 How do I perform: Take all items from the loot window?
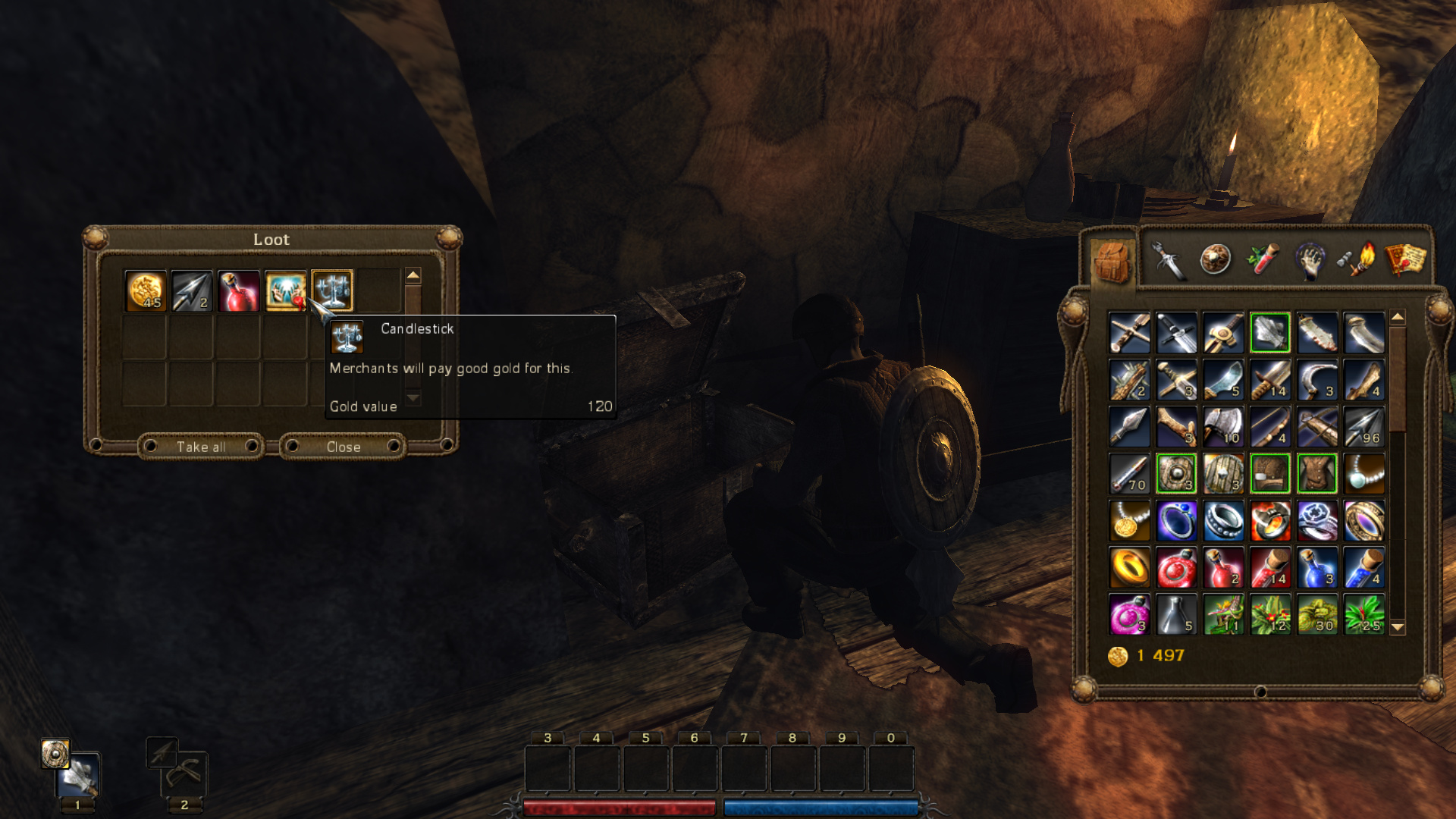[x=201, y=447]
